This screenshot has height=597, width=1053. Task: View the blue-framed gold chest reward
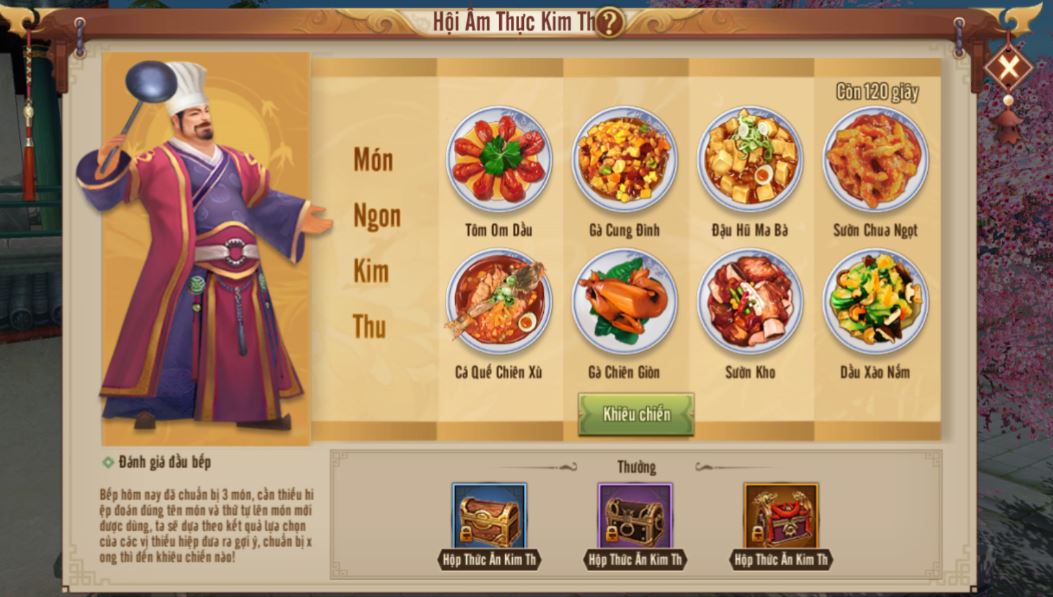(490, 517)
